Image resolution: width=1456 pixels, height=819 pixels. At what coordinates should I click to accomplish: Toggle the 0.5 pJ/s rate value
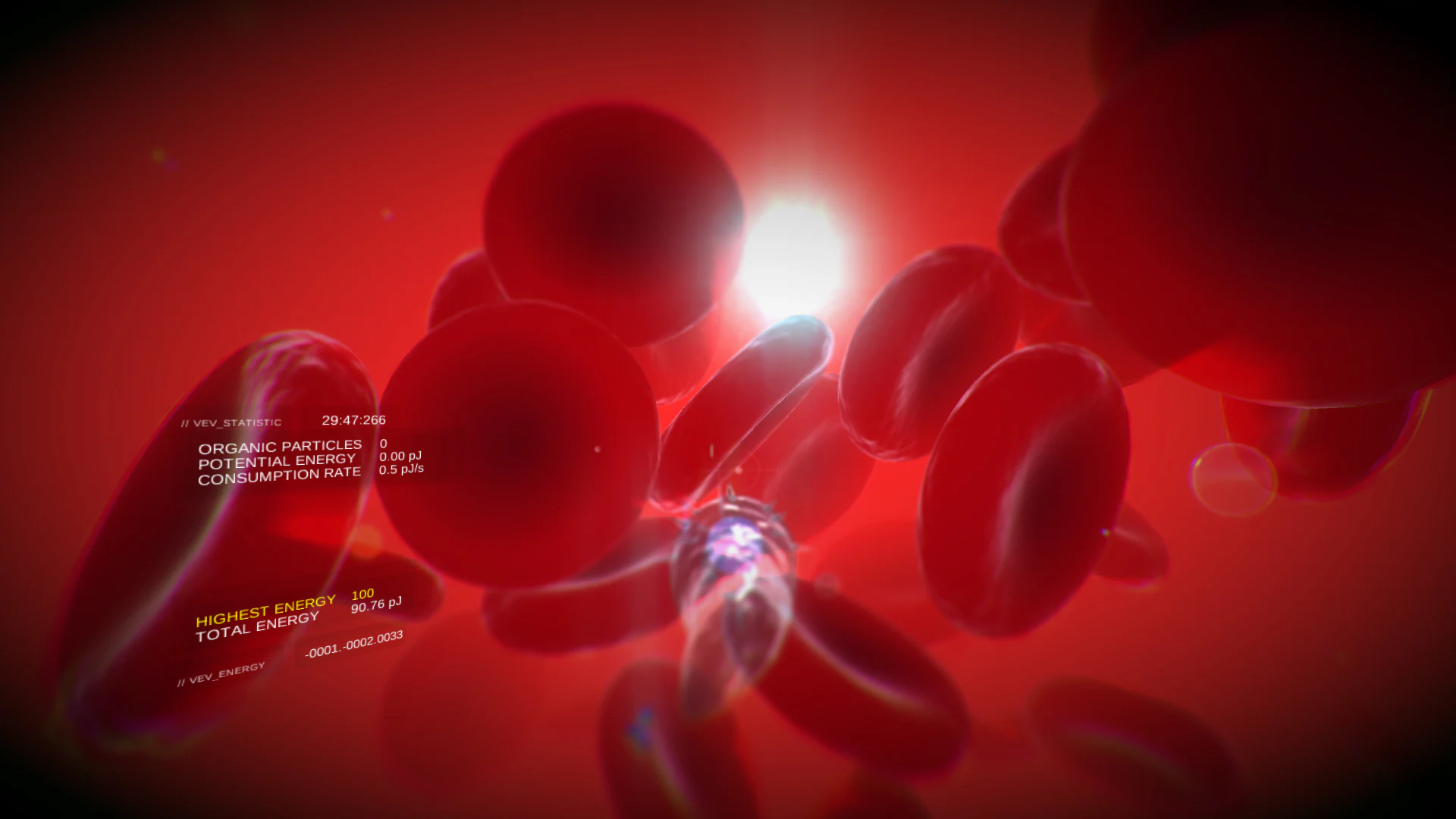click(403, 469)
